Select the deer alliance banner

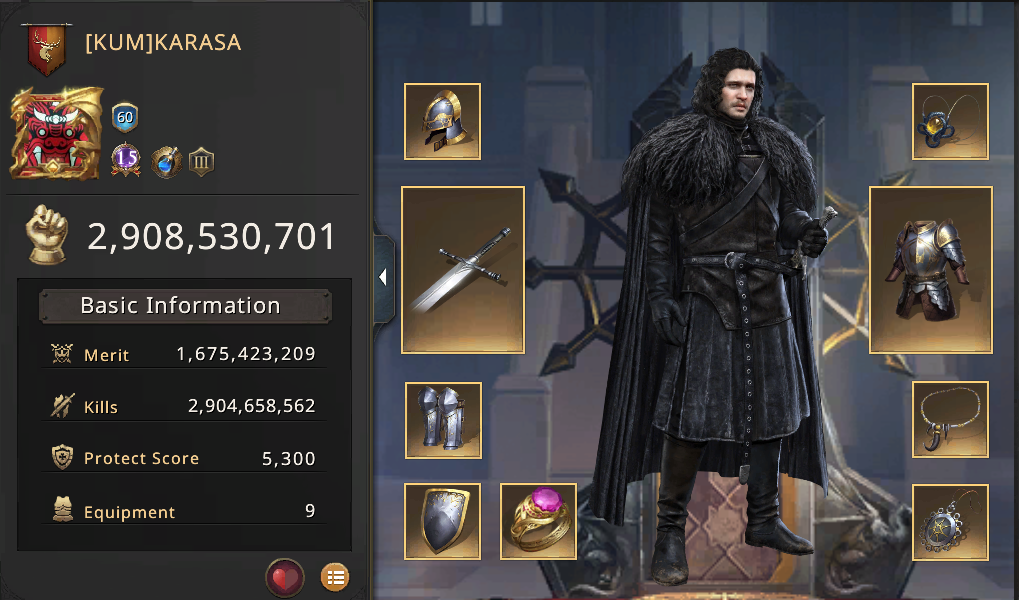pos(44,49)
